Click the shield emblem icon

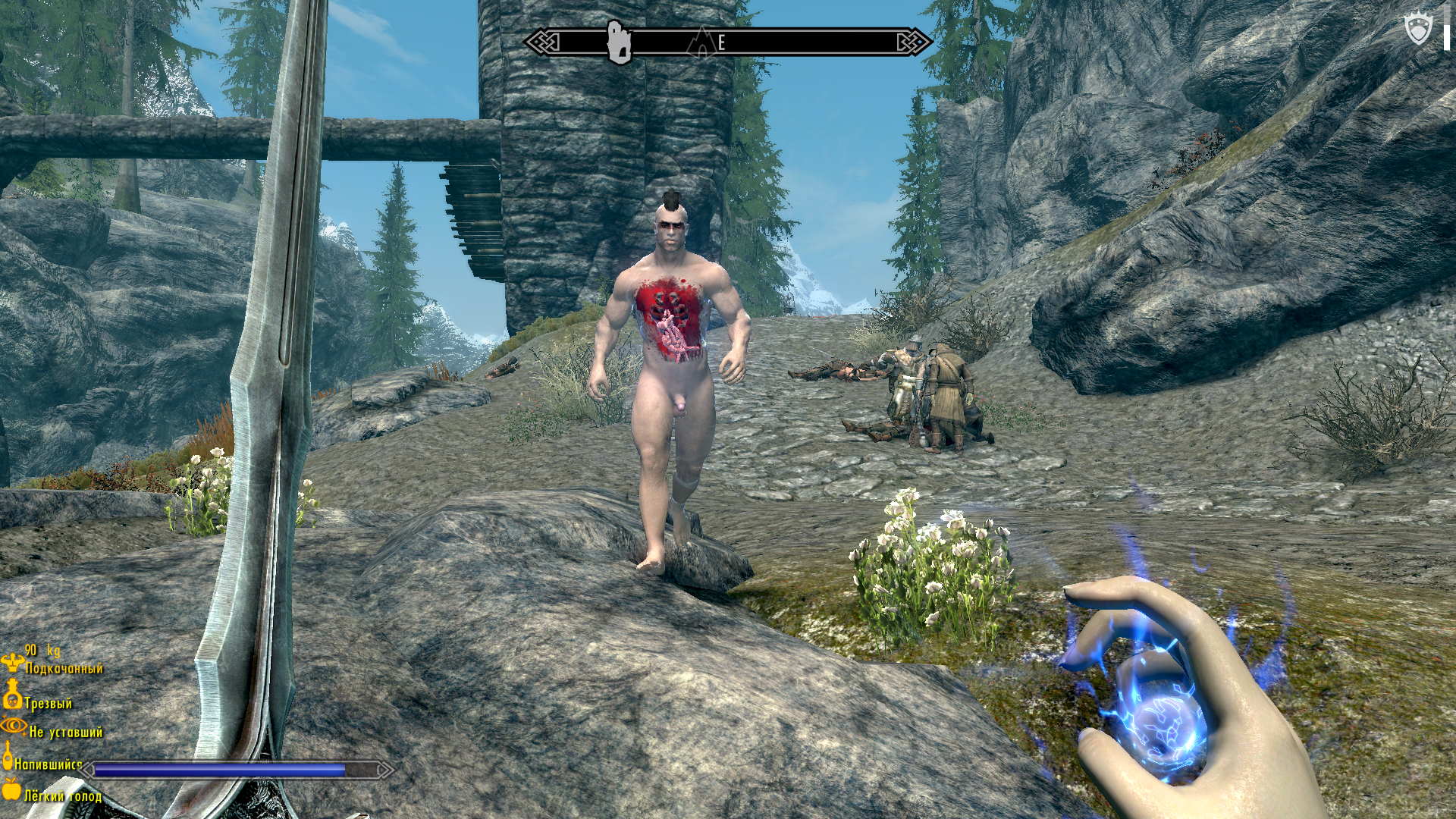point(1418,30)
